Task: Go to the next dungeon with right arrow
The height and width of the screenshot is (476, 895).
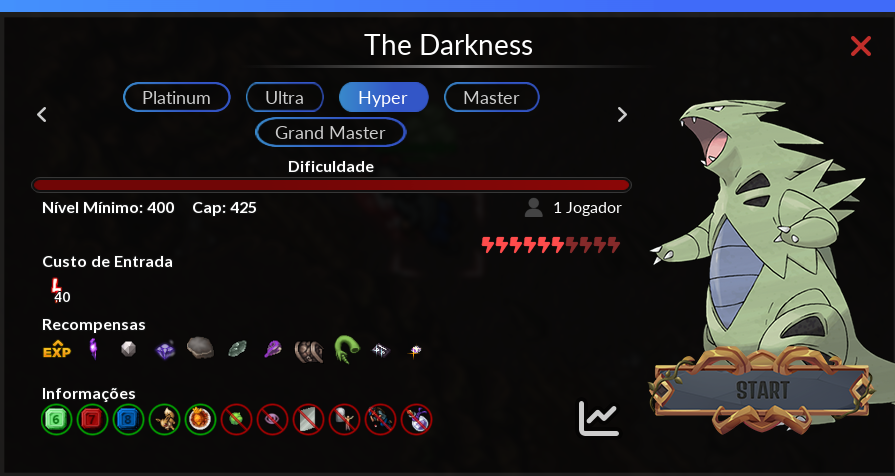Action: click(622, 114)
